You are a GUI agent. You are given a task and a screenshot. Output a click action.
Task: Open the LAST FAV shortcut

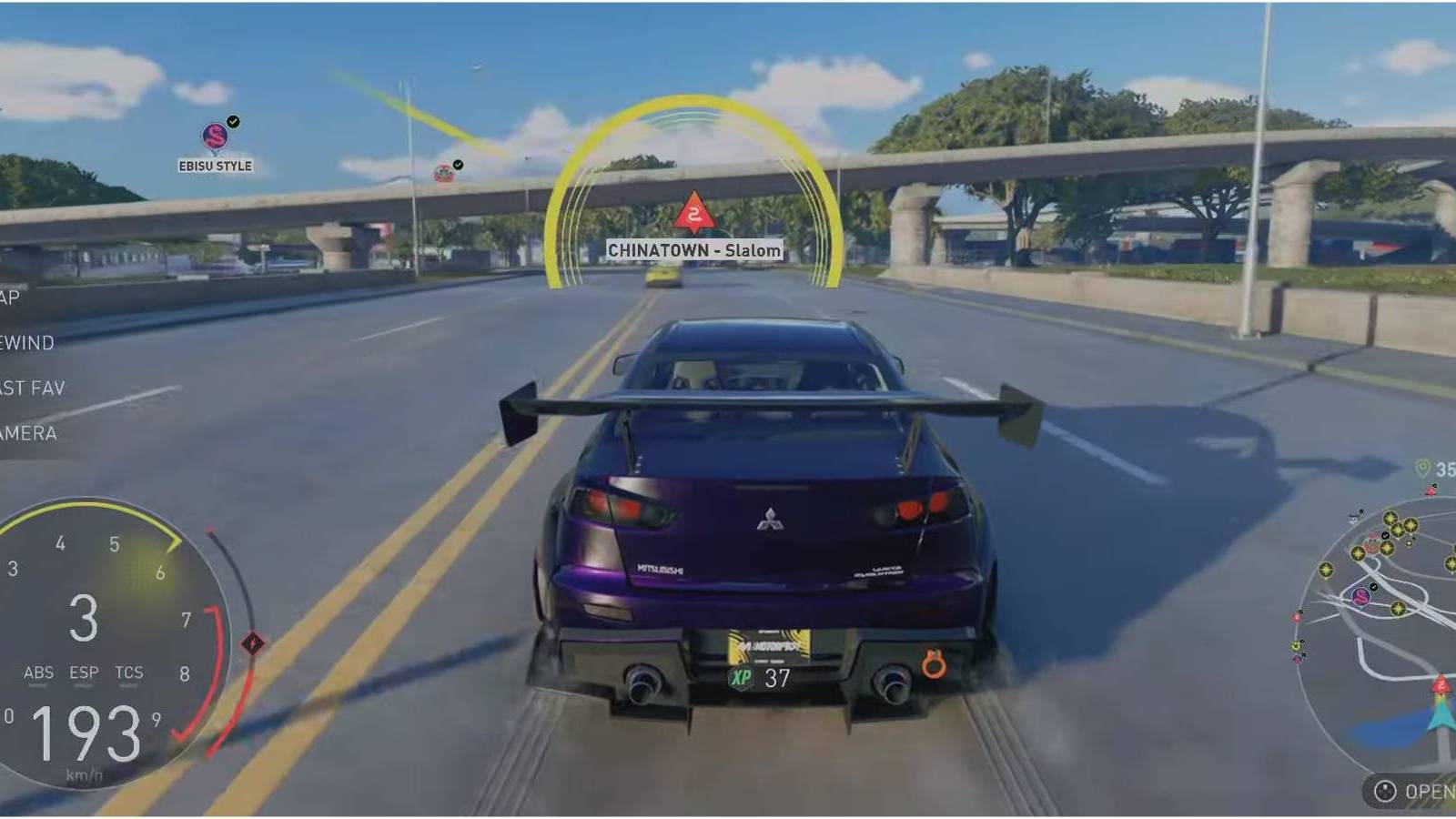click(33, 388)
